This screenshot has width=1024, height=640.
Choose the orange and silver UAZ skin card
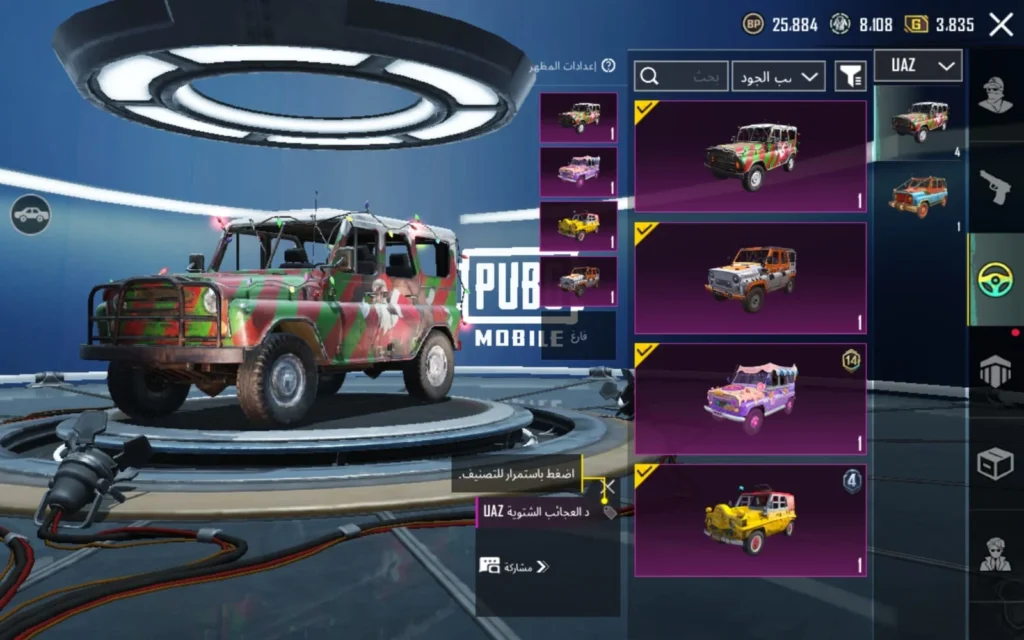point(750,278)
